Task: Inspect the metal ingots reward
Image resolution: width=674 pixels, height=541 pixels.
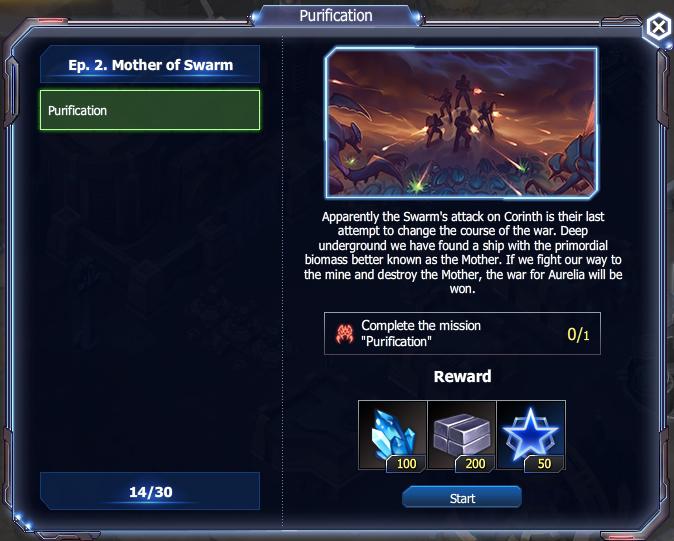Action: click(x=462, y=435)
